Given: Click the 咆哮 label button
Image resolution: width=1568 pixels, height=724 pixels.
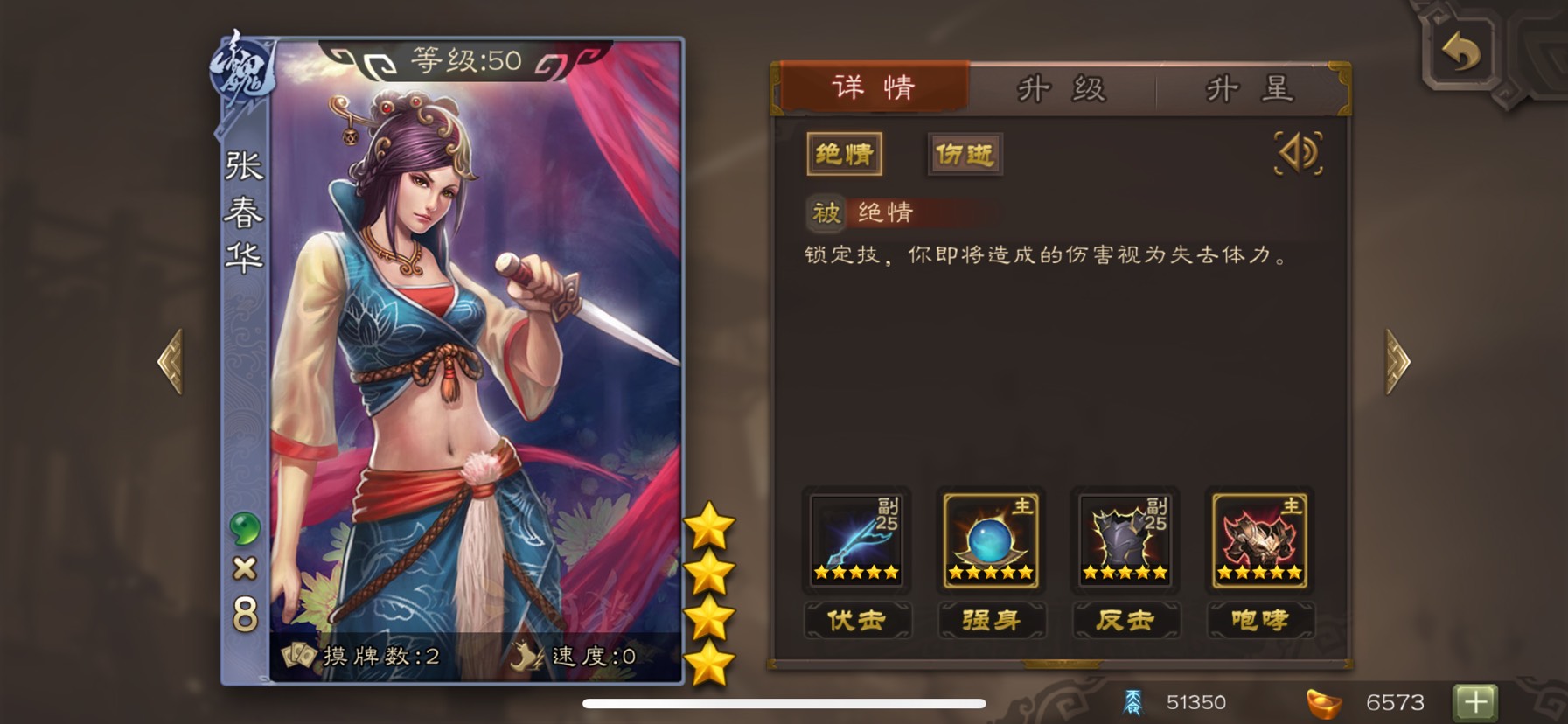Looking at the screenshot, I should (1259, 620).
